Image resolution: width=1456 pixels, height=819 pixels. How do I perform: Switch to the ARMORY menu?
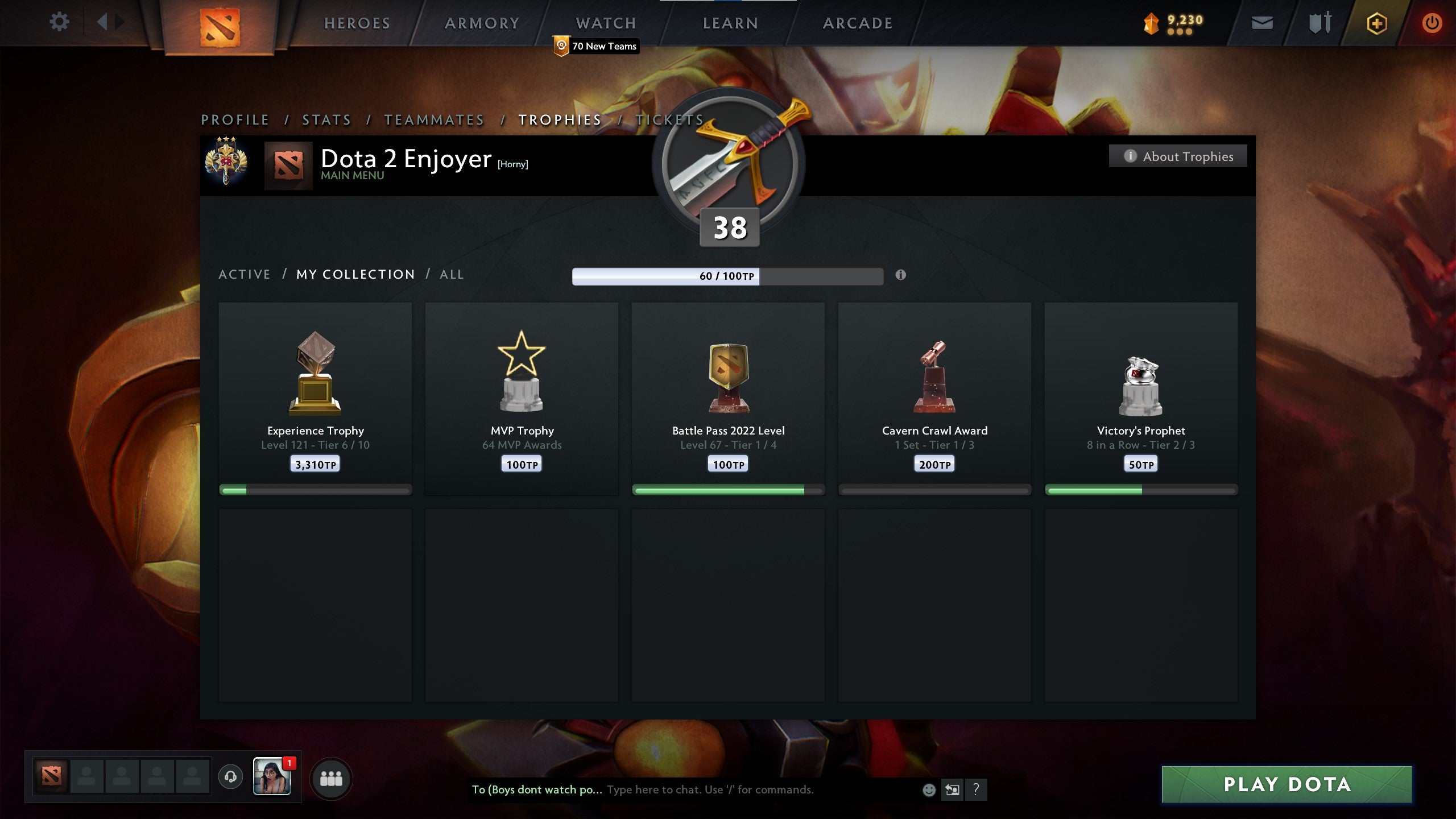tap(482, 23)
